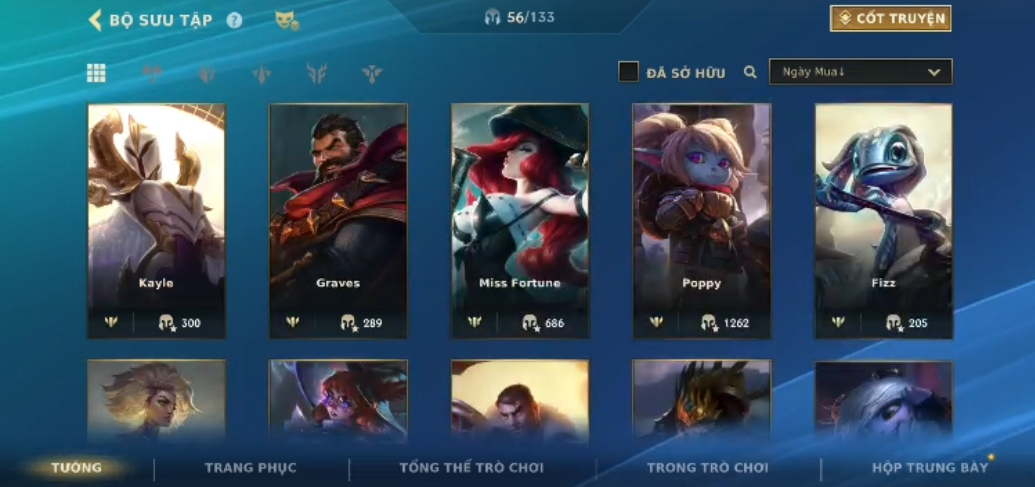Show the Trong Trò Chơi tab
Screen dimensions: 1035x487
pyautogui.click(x=708, y=468)
